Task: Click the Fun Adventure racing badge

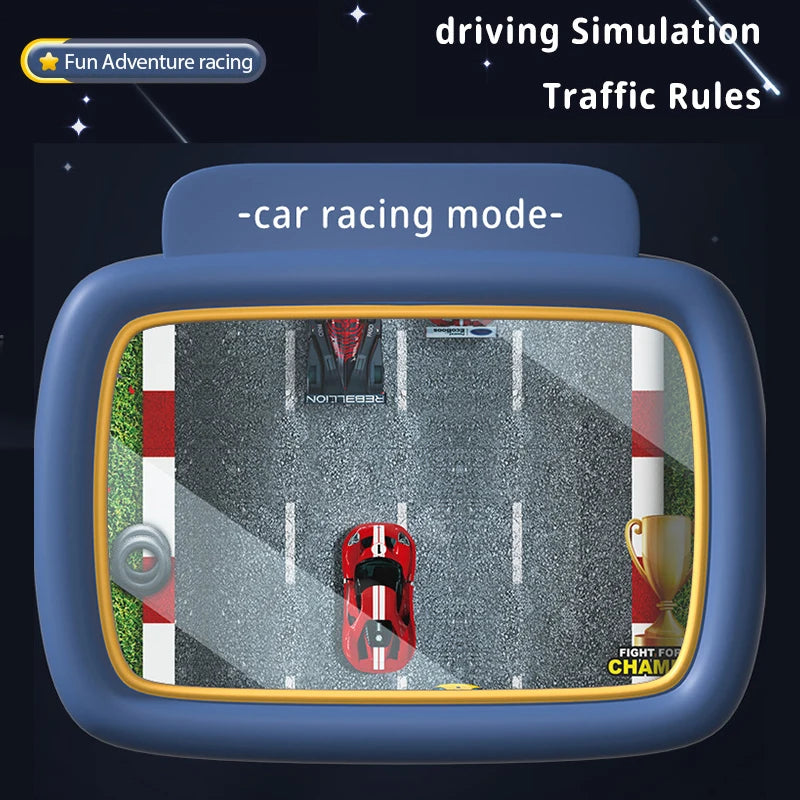Action: pos(144,62)
